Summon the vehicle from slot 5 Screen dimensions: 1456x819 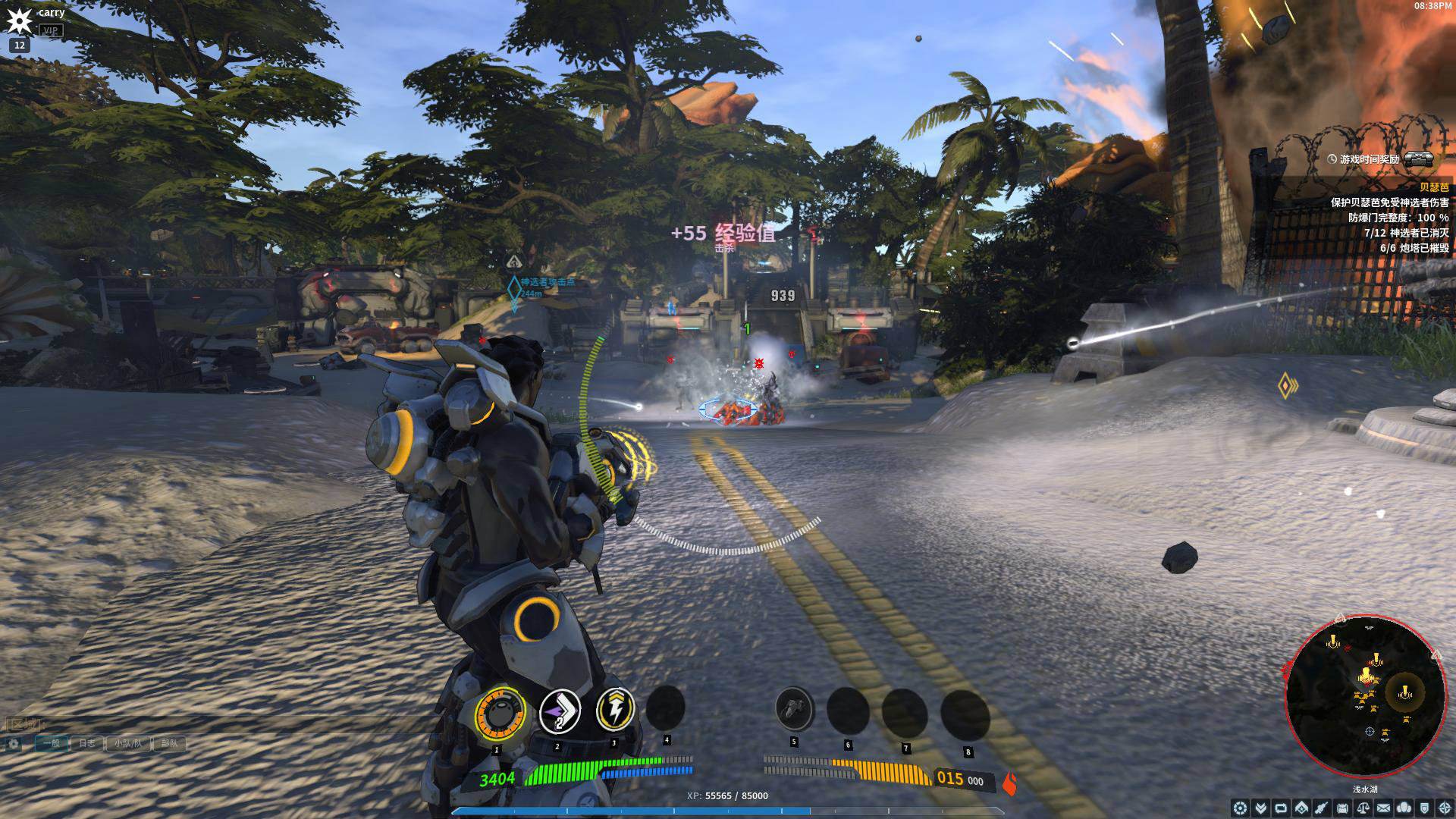pos(794,708)
